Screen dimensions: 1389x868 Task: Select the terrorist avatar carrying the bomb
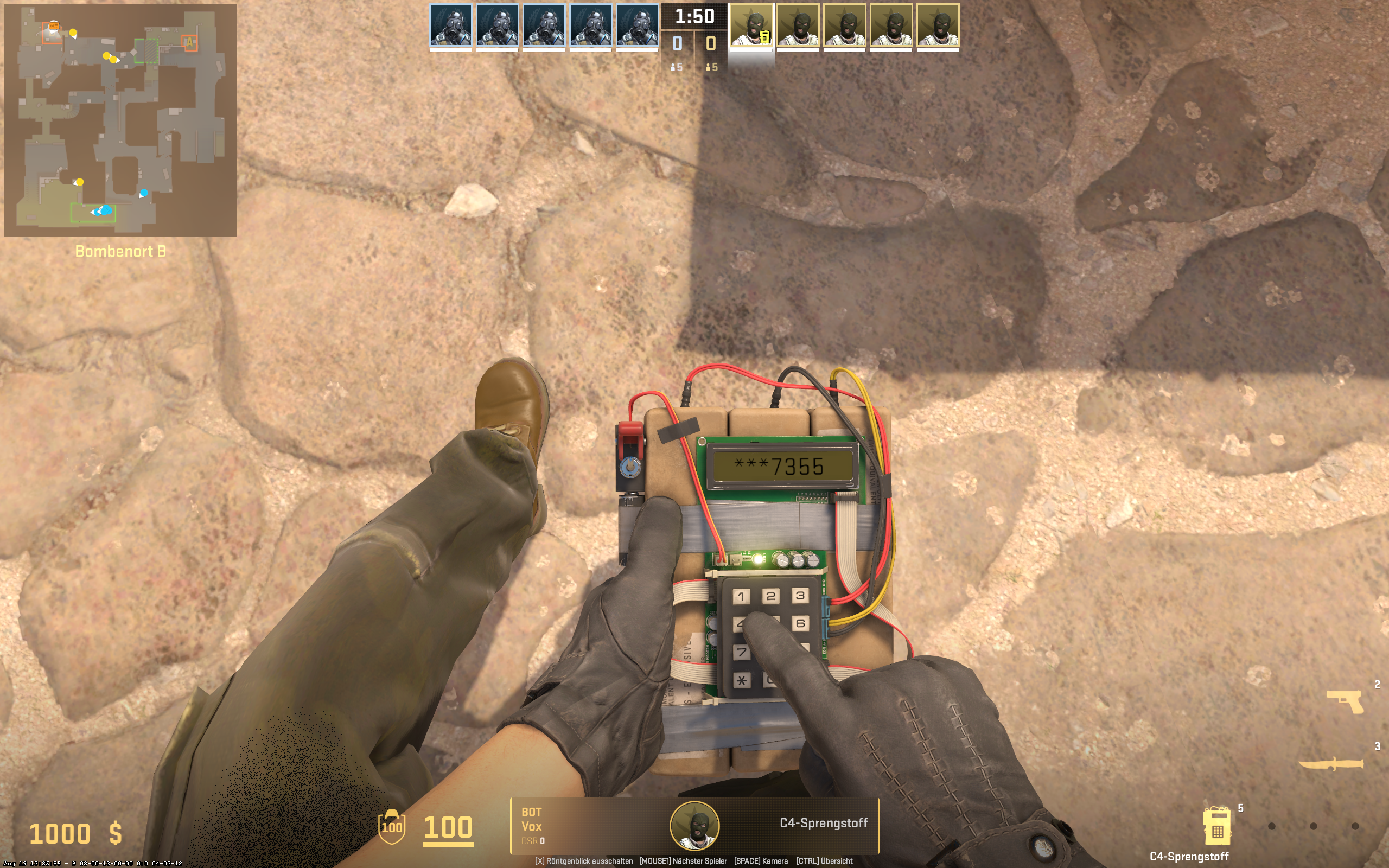click(751, 26)
